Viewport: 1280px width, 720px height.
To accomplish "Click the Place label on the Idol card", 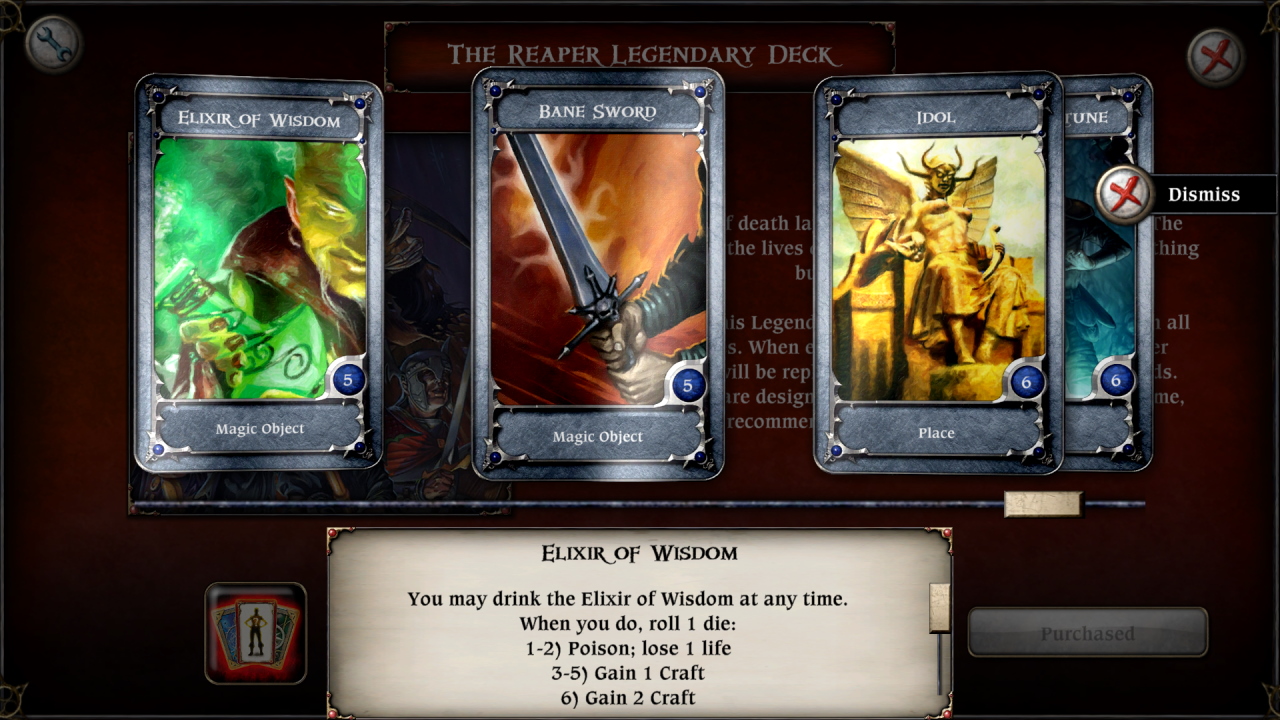I will (x=935, y=433).
